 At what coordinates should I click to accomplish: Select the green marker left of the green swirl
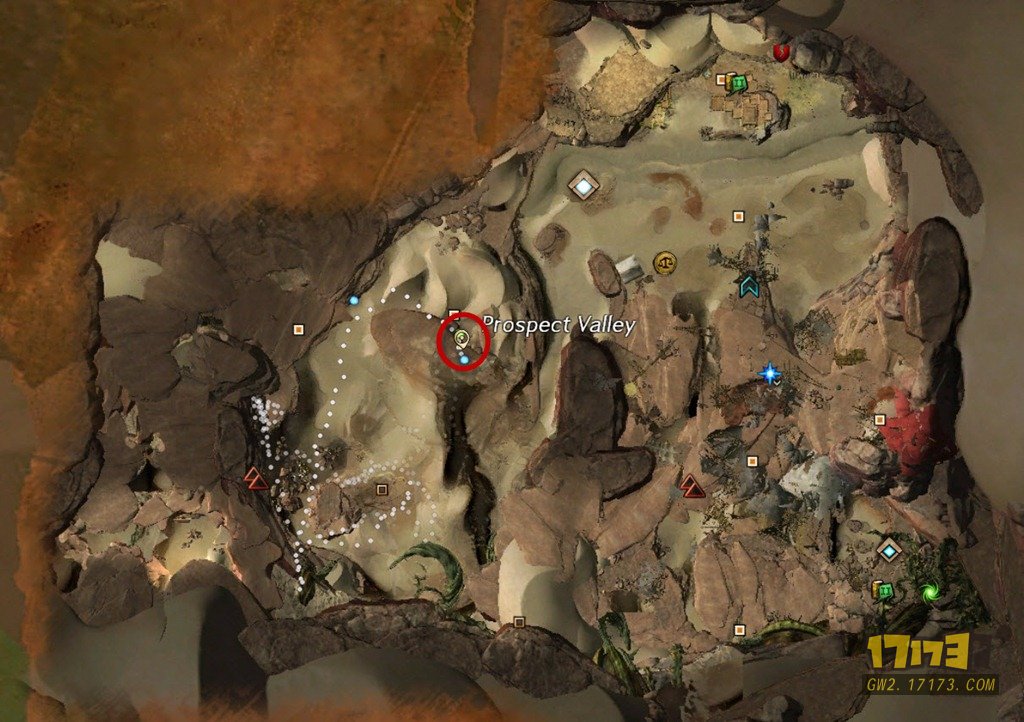880,590
